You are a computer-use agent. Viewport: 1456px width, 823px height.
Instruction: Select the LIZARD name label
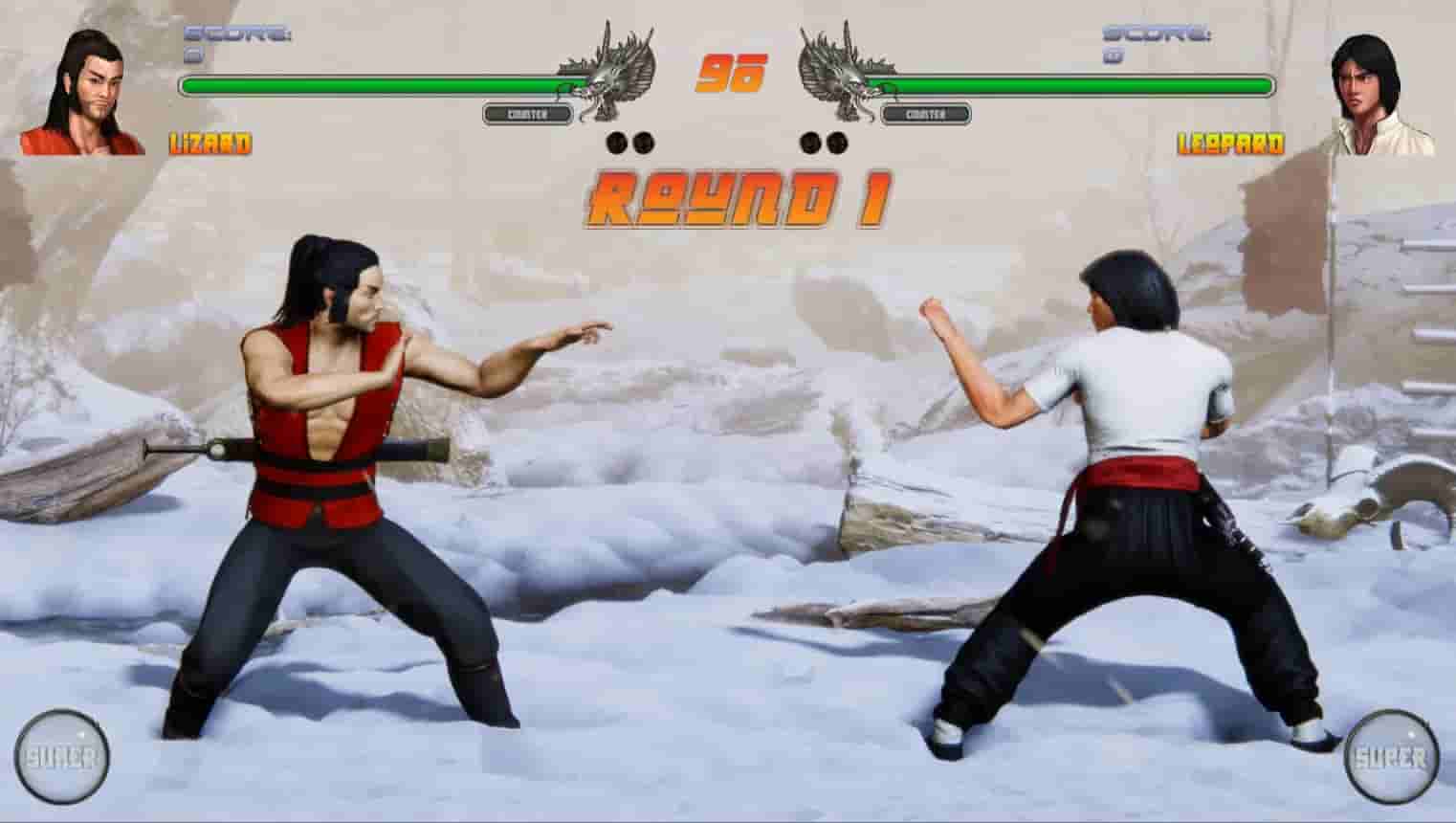[210, 146]
